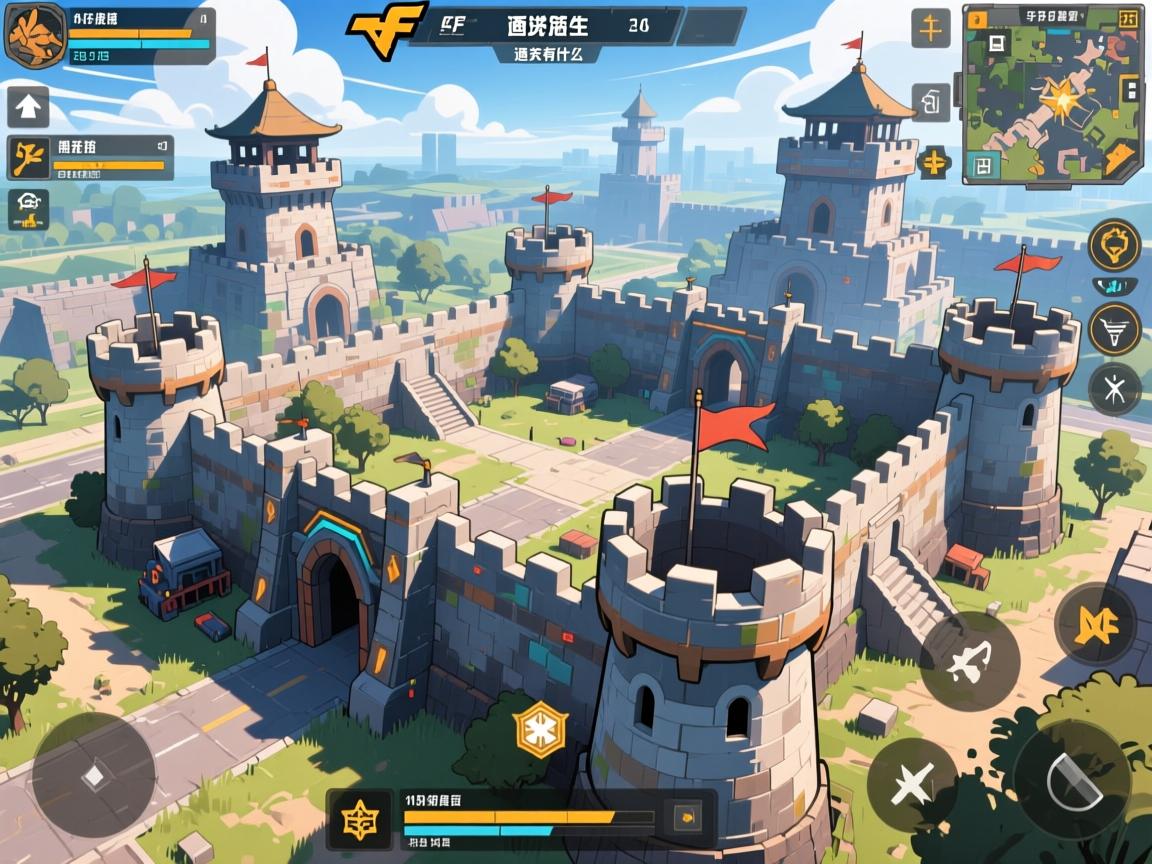This screenshot has height=864, width=1152.
Task: Open the minimap
Action: coord(1053,95)
